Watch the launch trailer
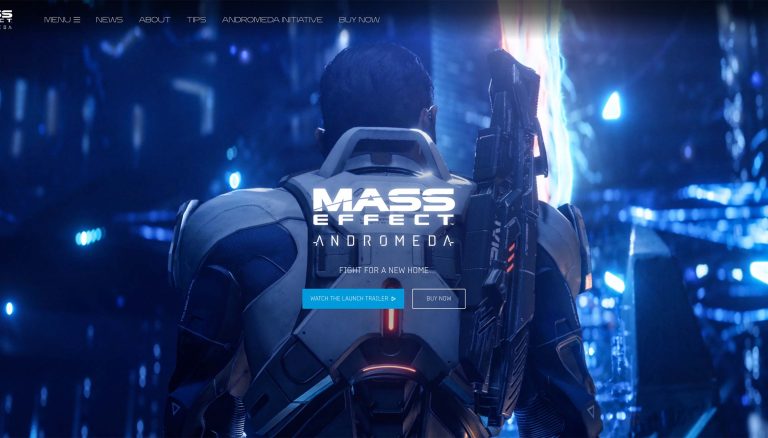This screenshot has width=768, height=438. click(354, 298)
